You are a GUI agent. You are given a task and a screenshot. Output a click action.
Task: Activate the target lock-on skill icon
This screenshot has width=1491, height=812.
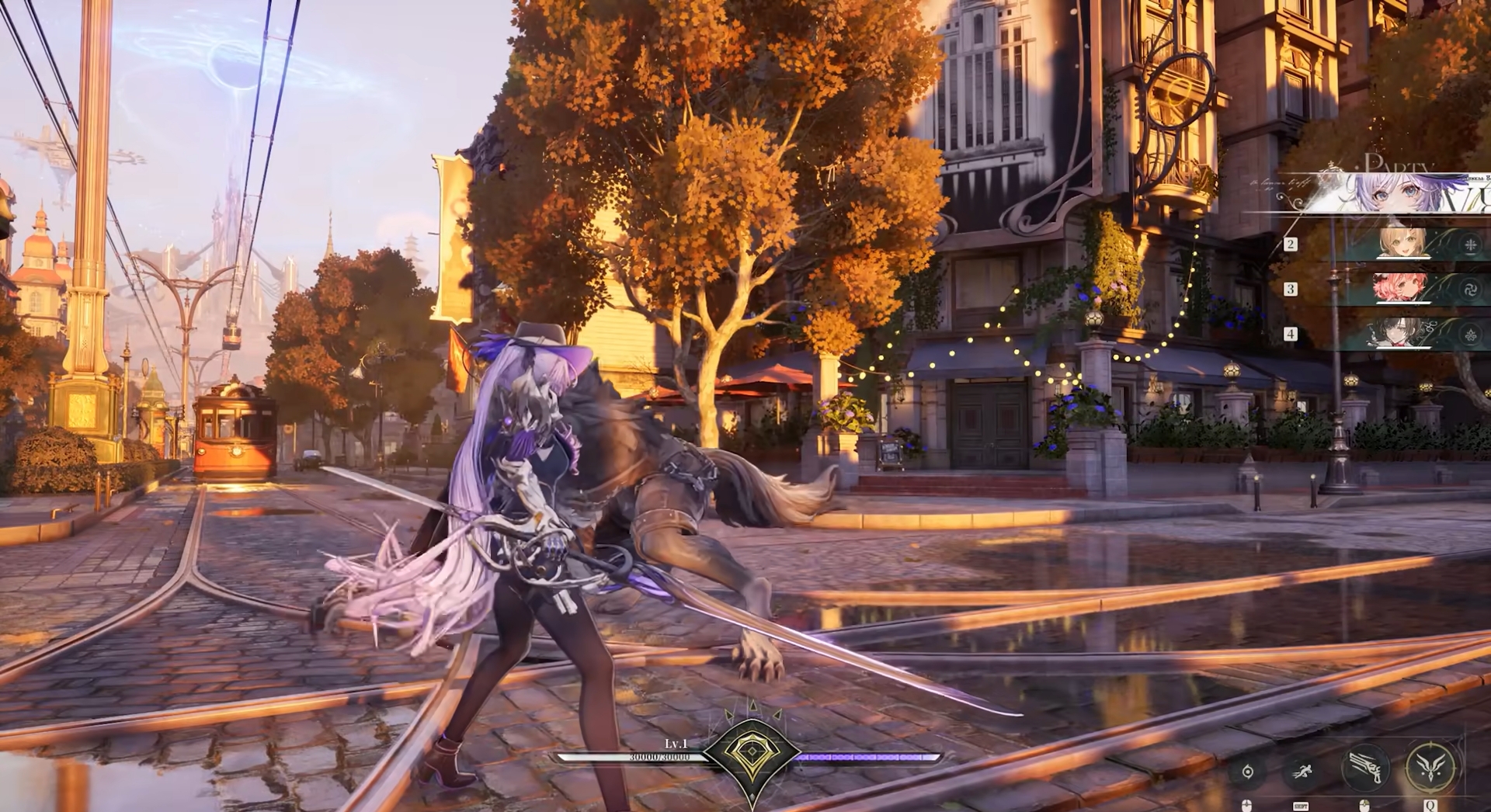tap(1248, 772)
